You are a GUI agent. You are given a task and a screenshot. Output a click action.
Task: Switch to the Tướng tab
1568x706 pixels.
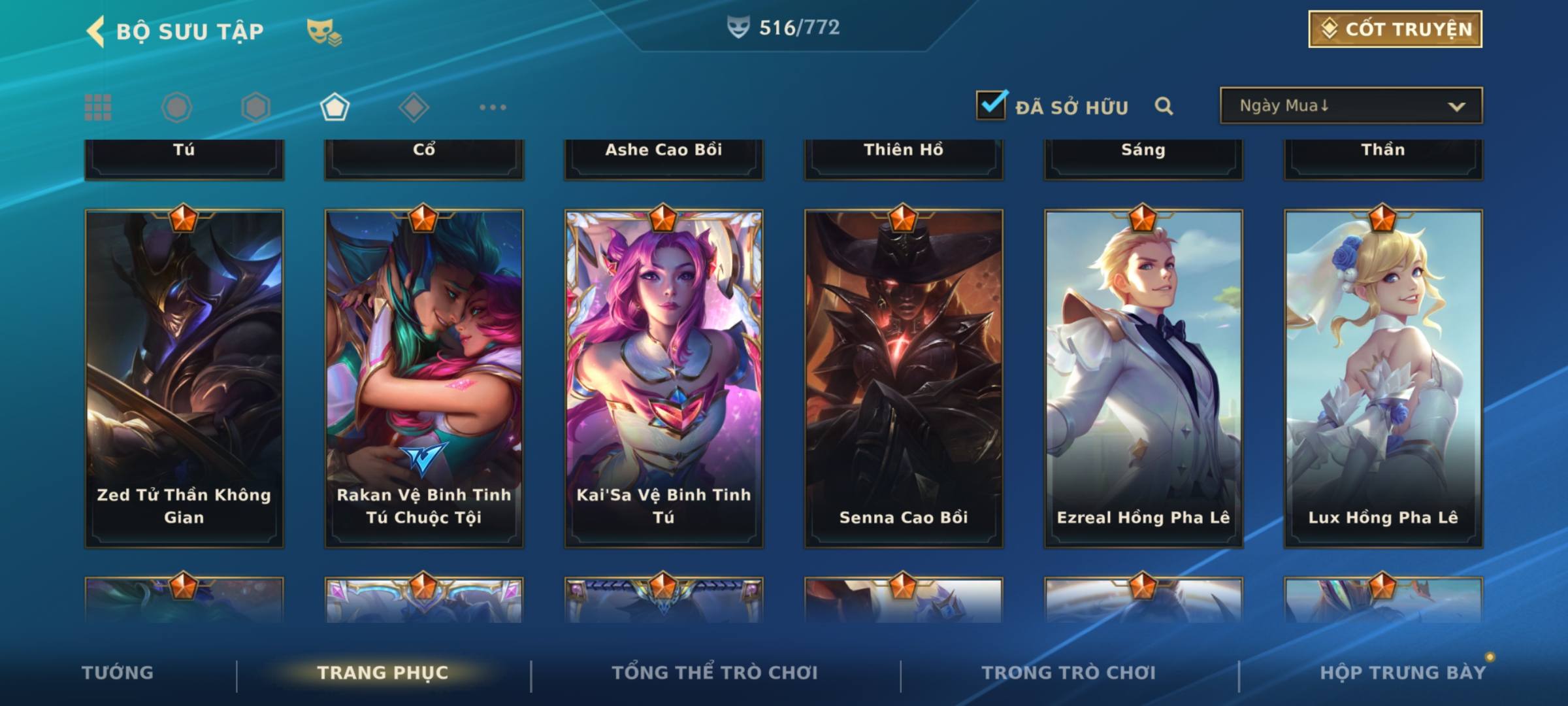(x=118, y=673)
